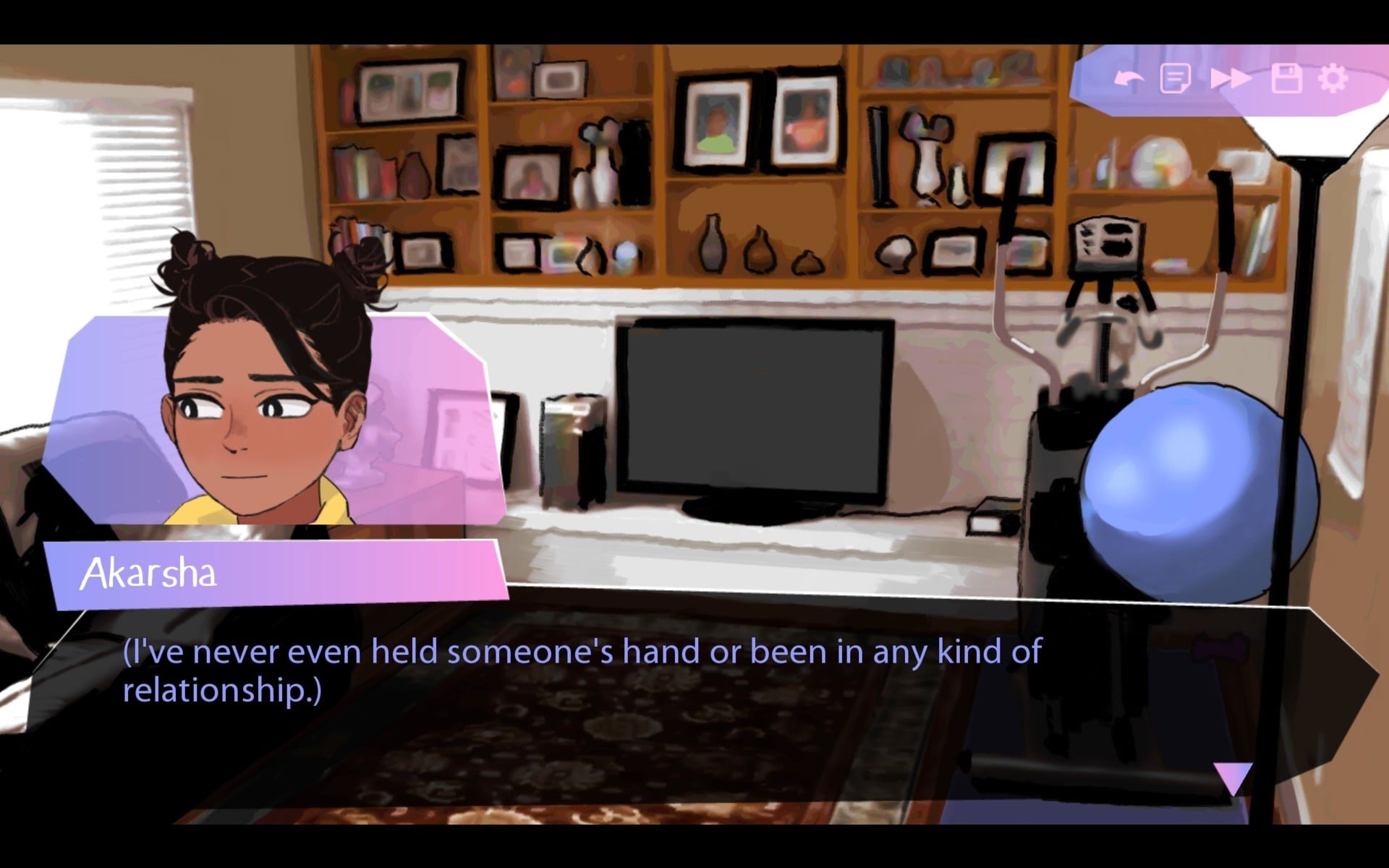Toggle skip mode with the double-arrow icon
This screenshot has width=1389, height=868.
pos(1232,78)
